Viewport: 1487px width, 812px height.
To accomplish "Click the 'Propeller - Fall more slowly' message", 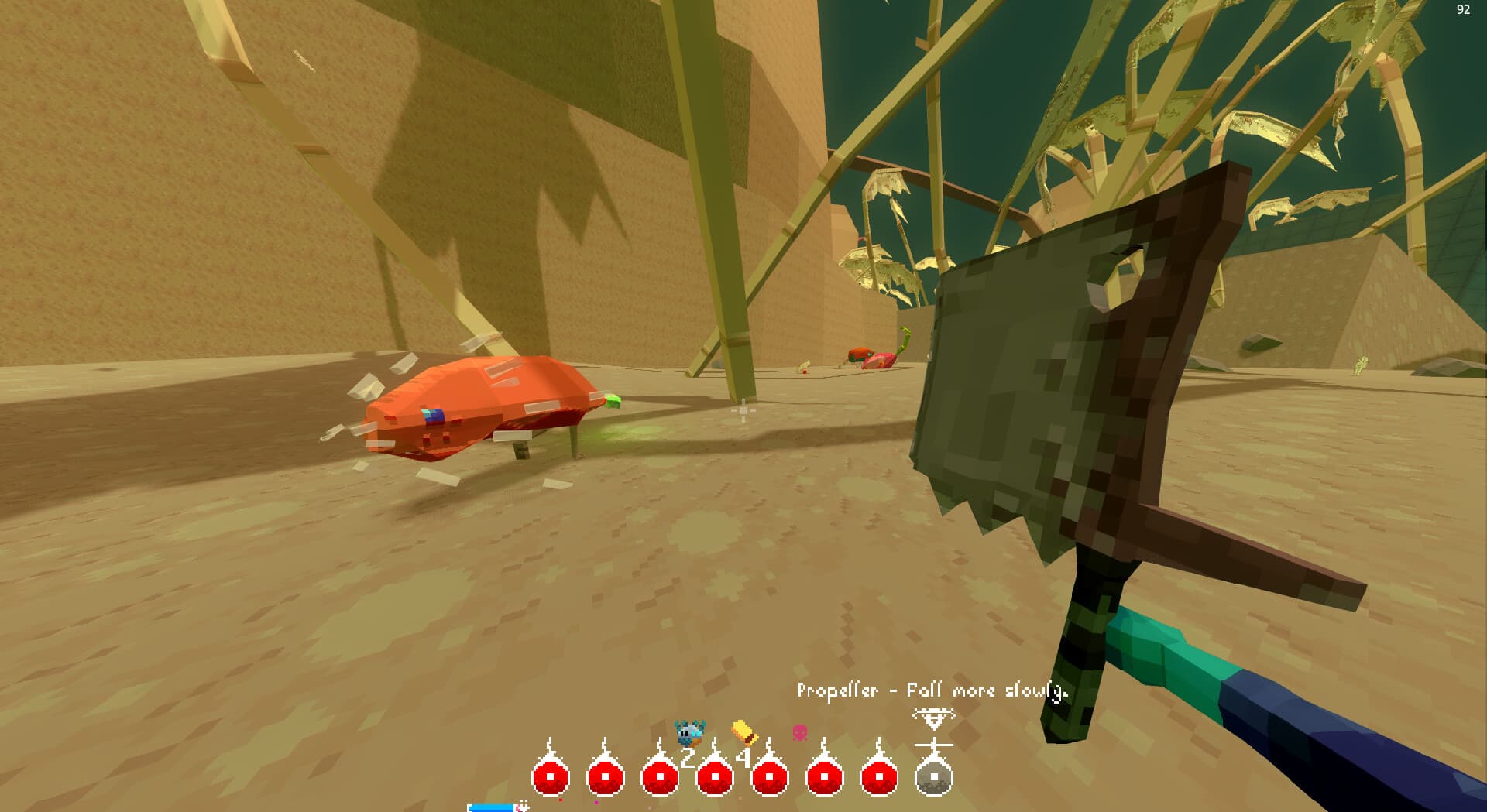I will click(x=932, y=690).
